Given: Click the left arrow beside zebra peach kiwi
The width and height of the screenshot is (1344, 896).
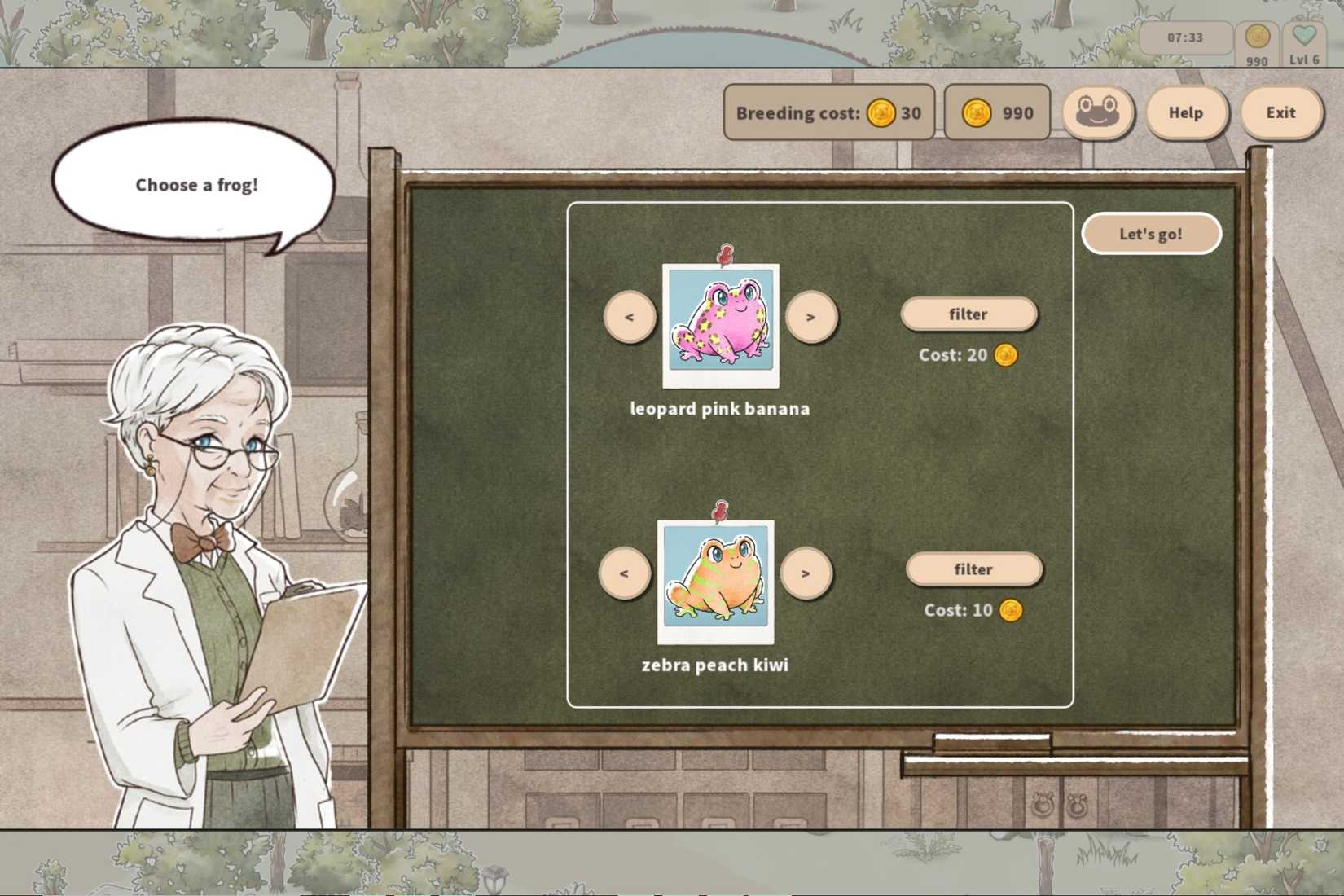Looking at the screenshot, I should (x=624, y=572).
